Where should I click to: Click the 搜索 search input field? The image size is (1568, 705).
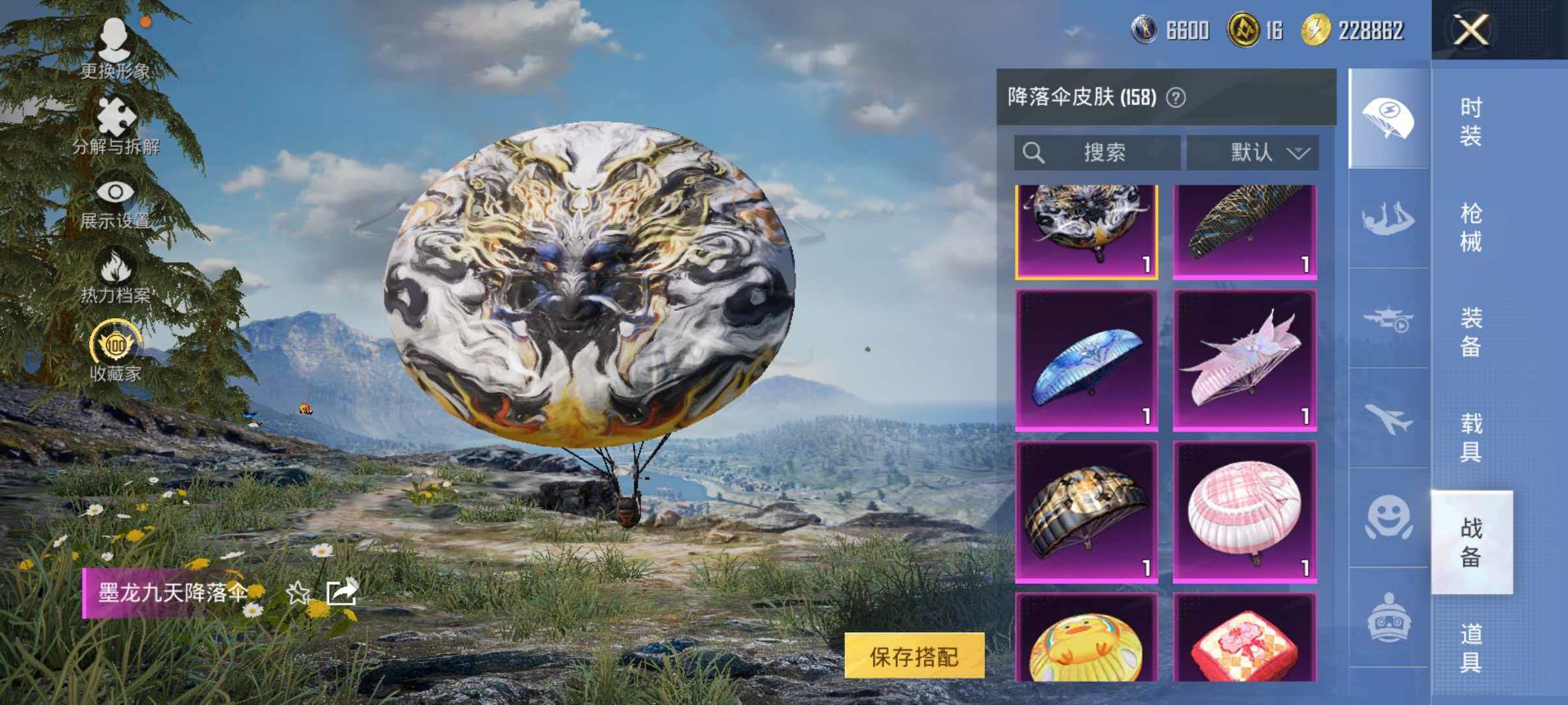pyautogui.click(x=1099, y=152)
